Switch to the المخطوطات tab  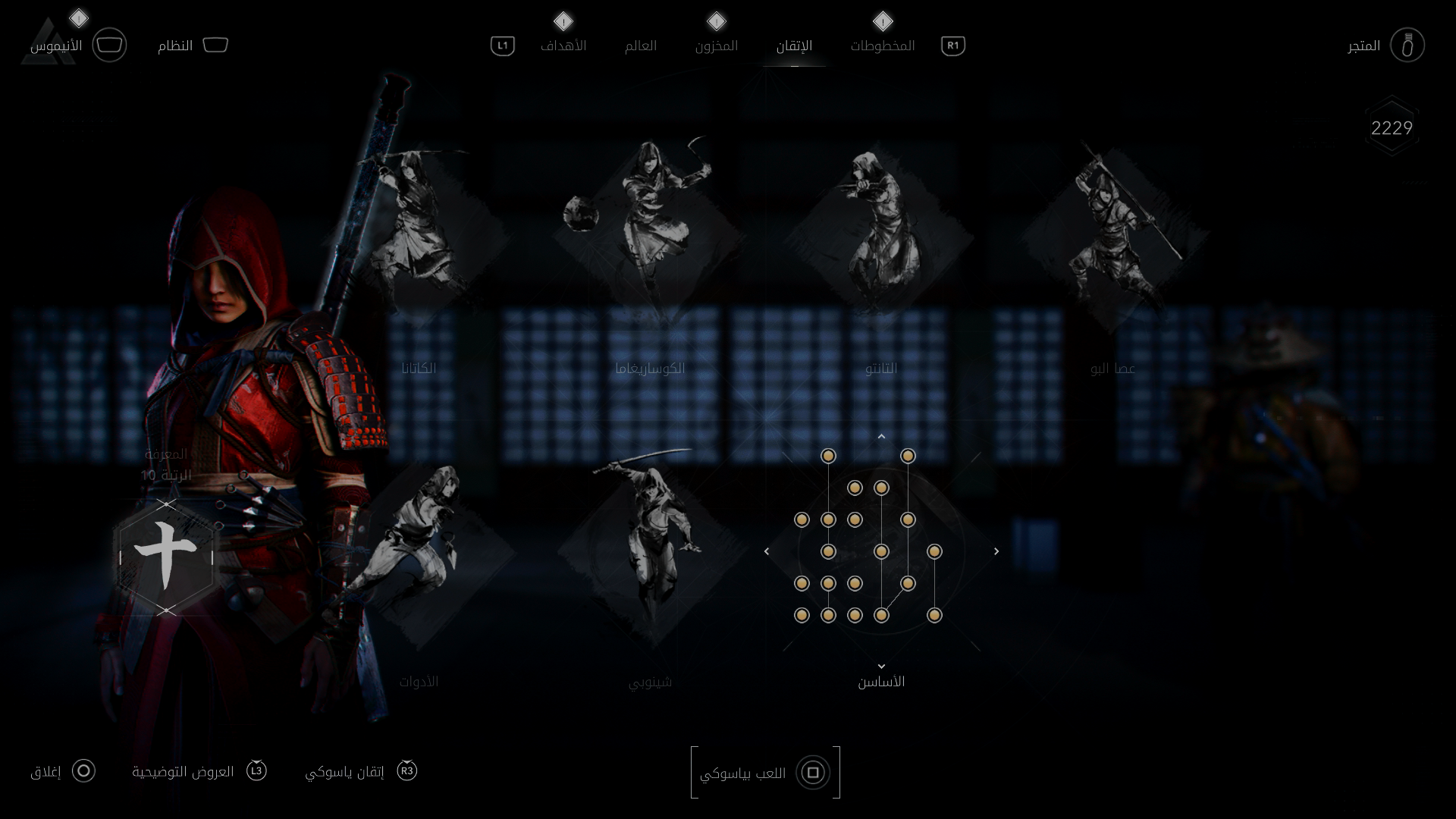click(882, 46)
